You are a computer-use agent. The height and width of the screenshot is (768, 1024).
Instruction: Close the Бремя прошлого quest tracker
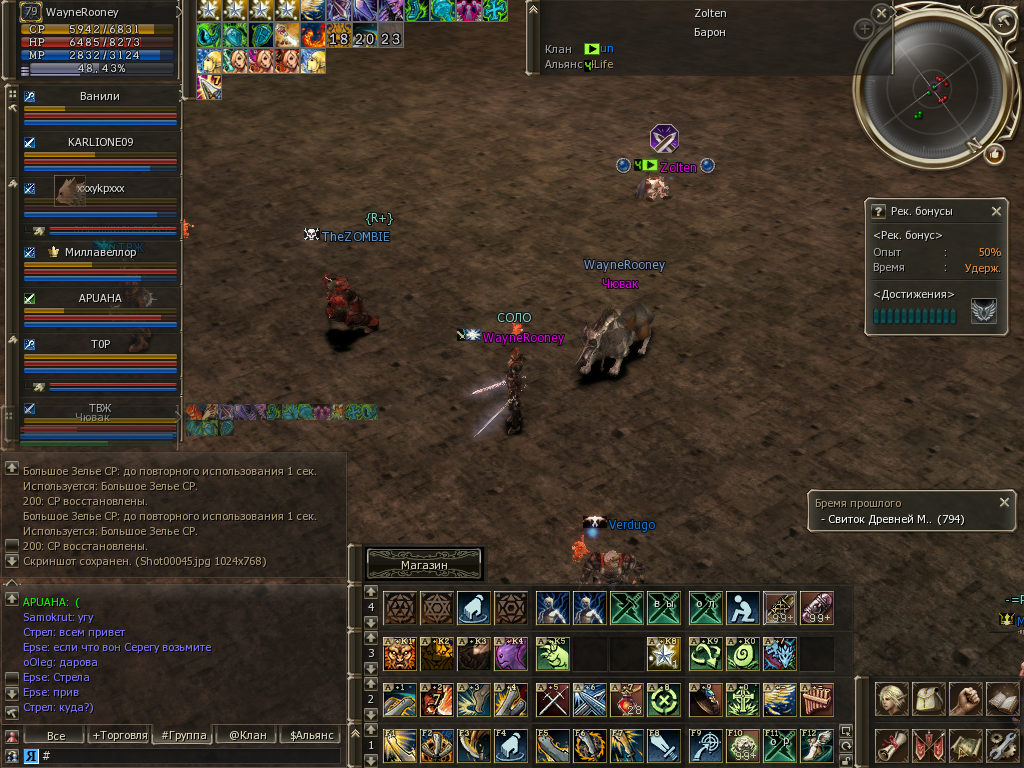[1004, 502]
